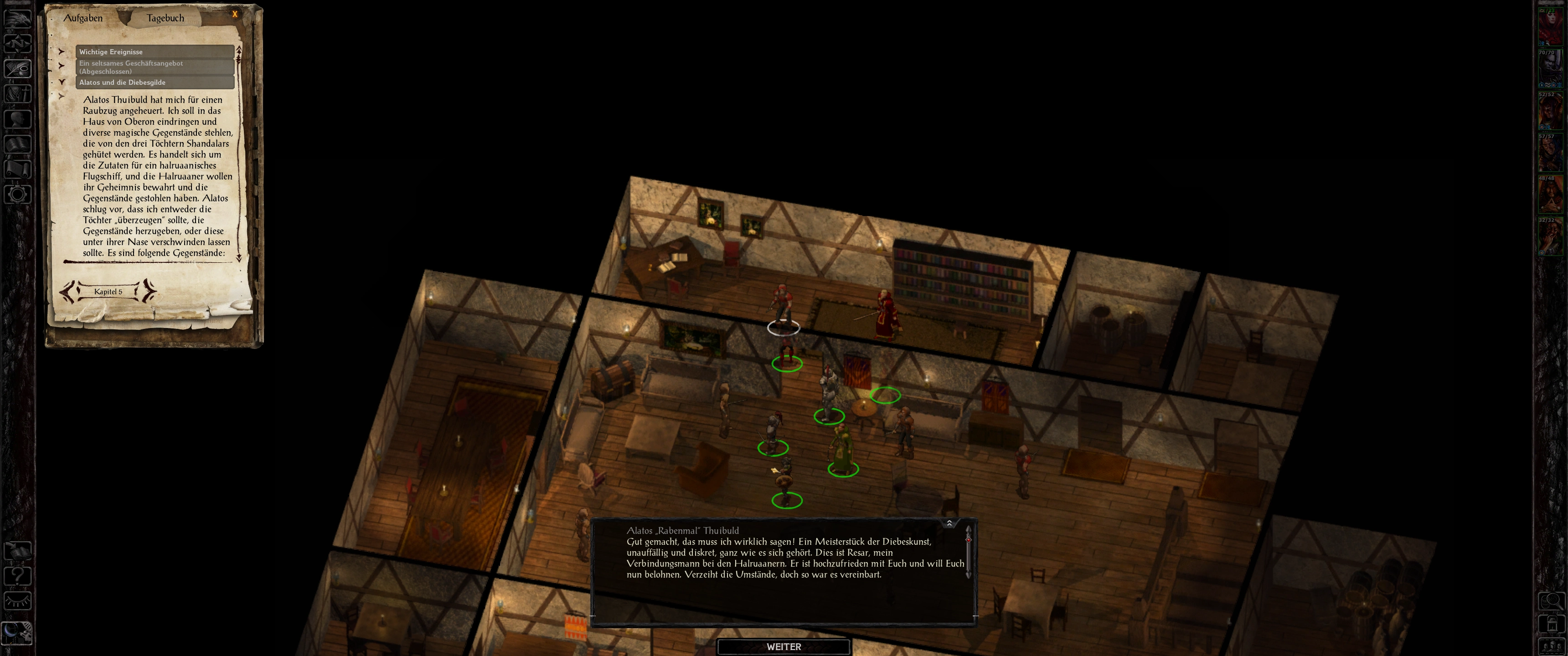1568x656 pixels.
Task: Click the quick save book icon
Action: 18,551
